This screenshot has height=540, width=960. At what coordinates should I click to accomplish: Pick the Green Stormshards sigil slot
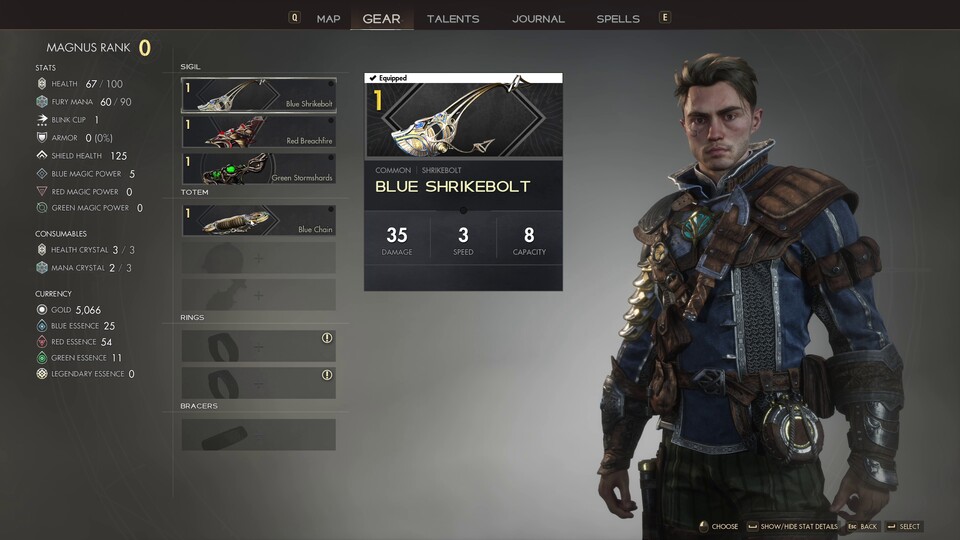click(x=259, y=168)
